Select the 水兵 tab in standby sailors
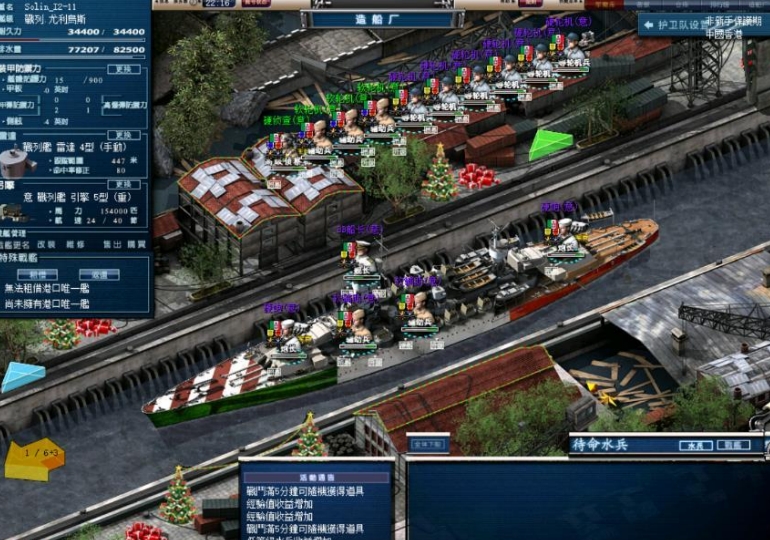The image size is (770, 540). click(690, 445)
